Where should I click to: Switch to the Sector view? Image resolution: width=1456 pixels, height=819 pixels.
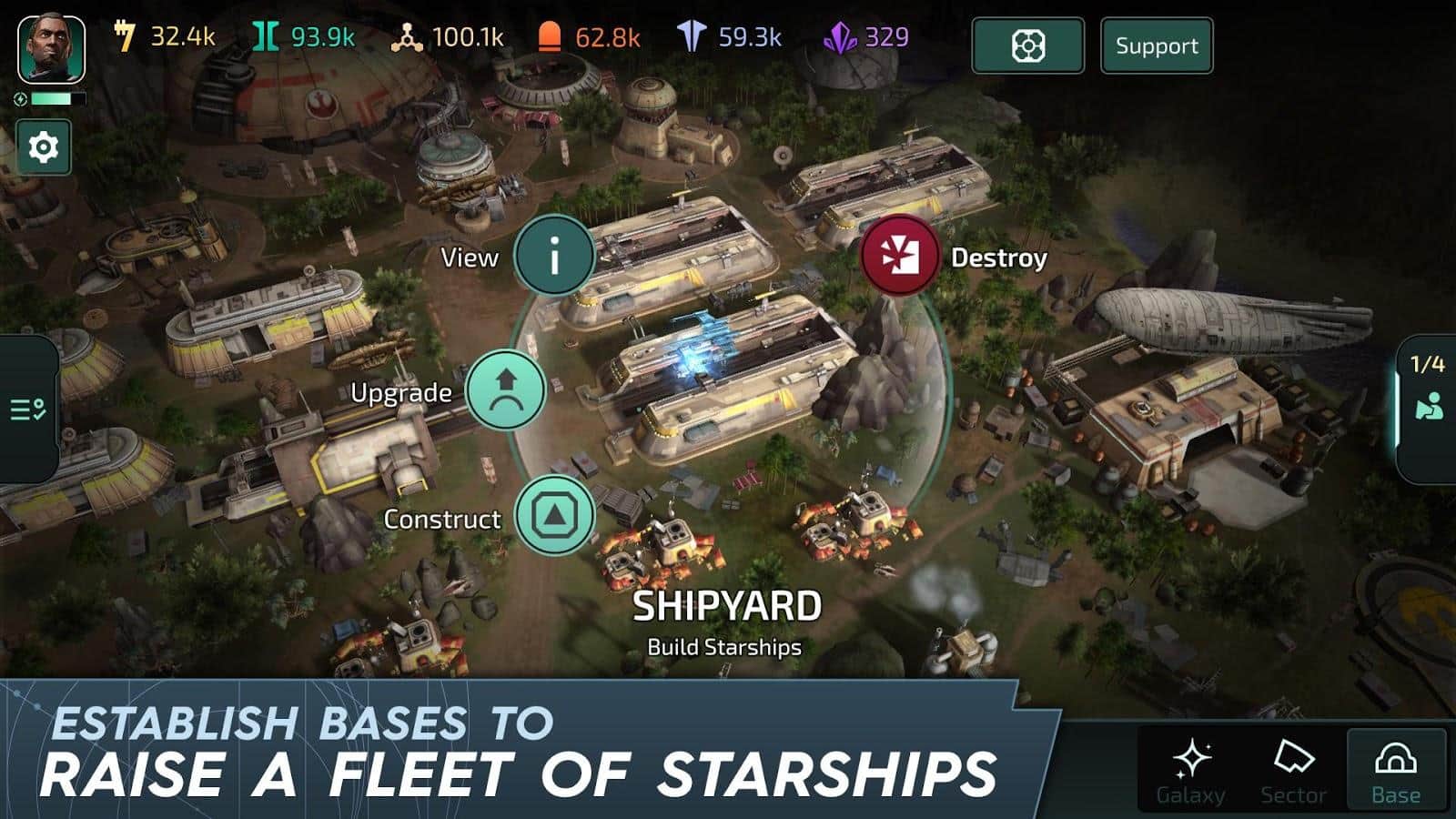[1293, 770]
